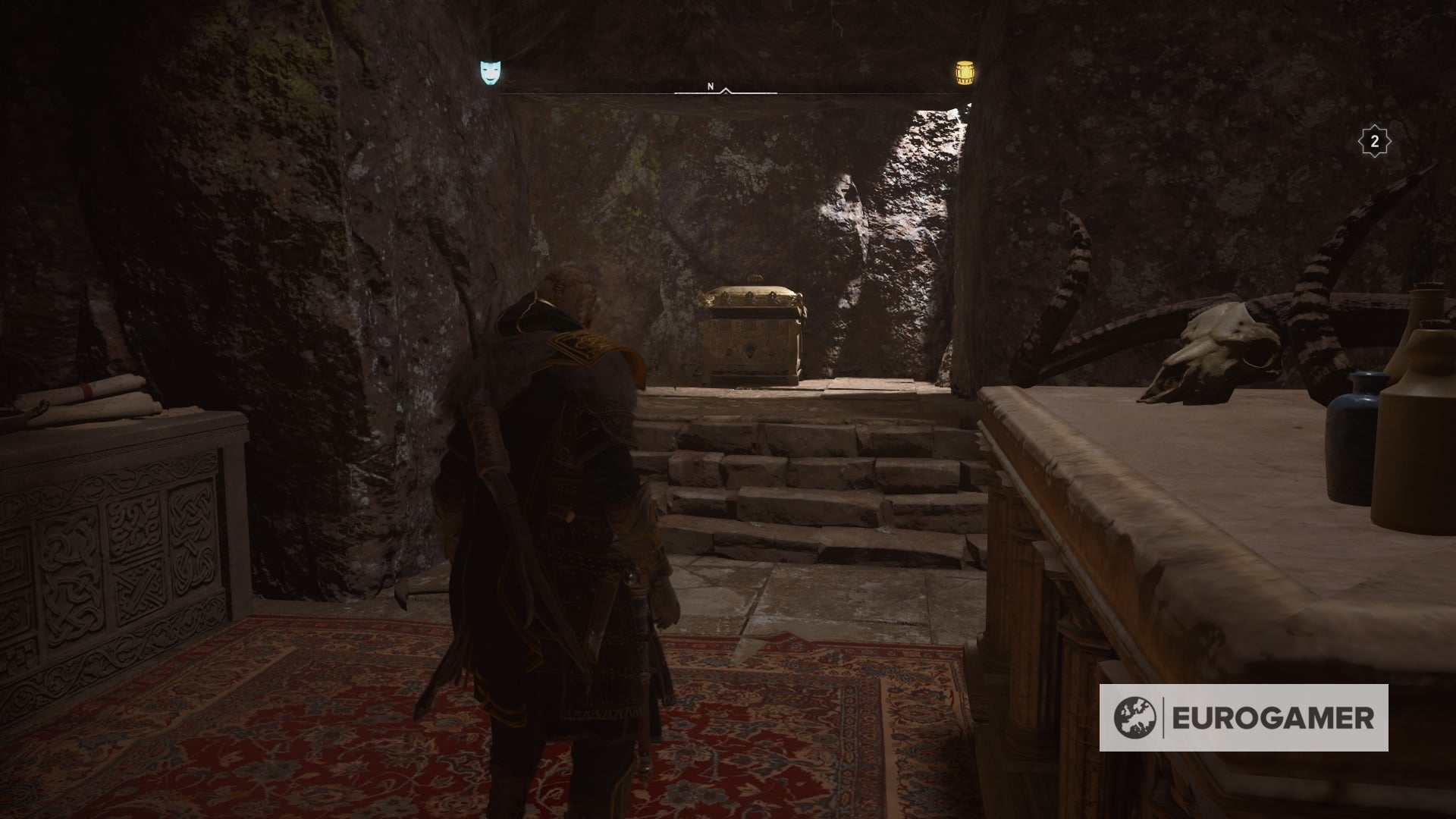Screen dimensions: 1456x819
Task: Select the yellow barrel wealth marker
Action: pos(965,72)
